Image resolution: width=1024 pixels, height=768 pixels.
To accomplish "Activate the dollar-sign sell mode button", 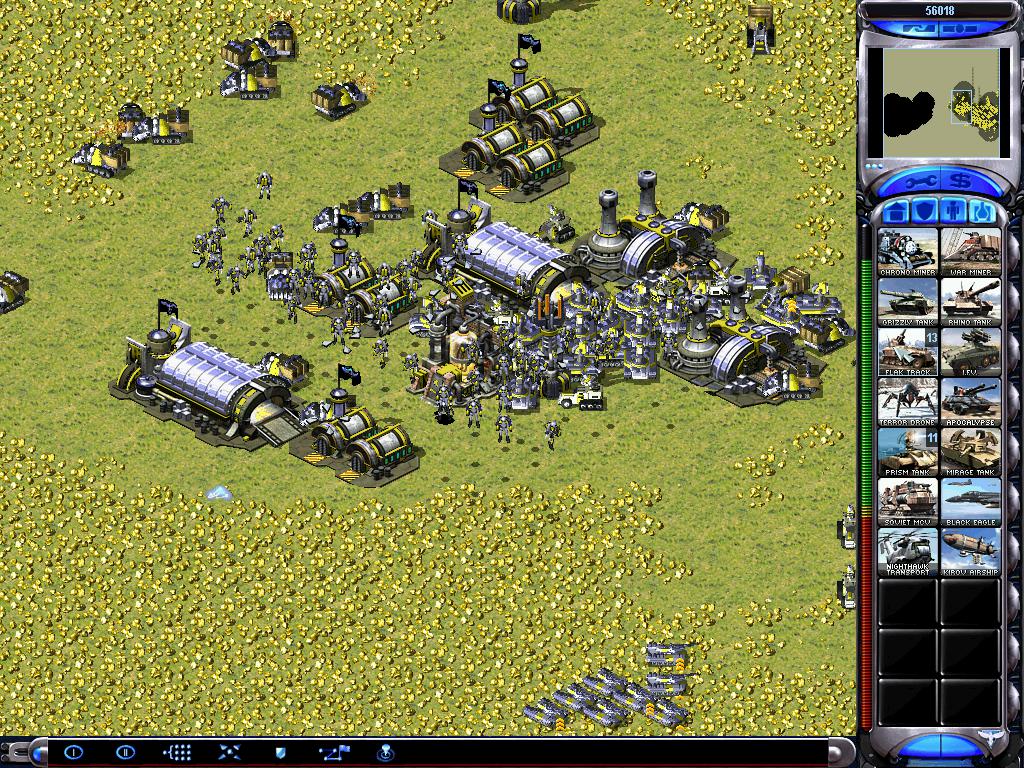I will click(960, 182).
